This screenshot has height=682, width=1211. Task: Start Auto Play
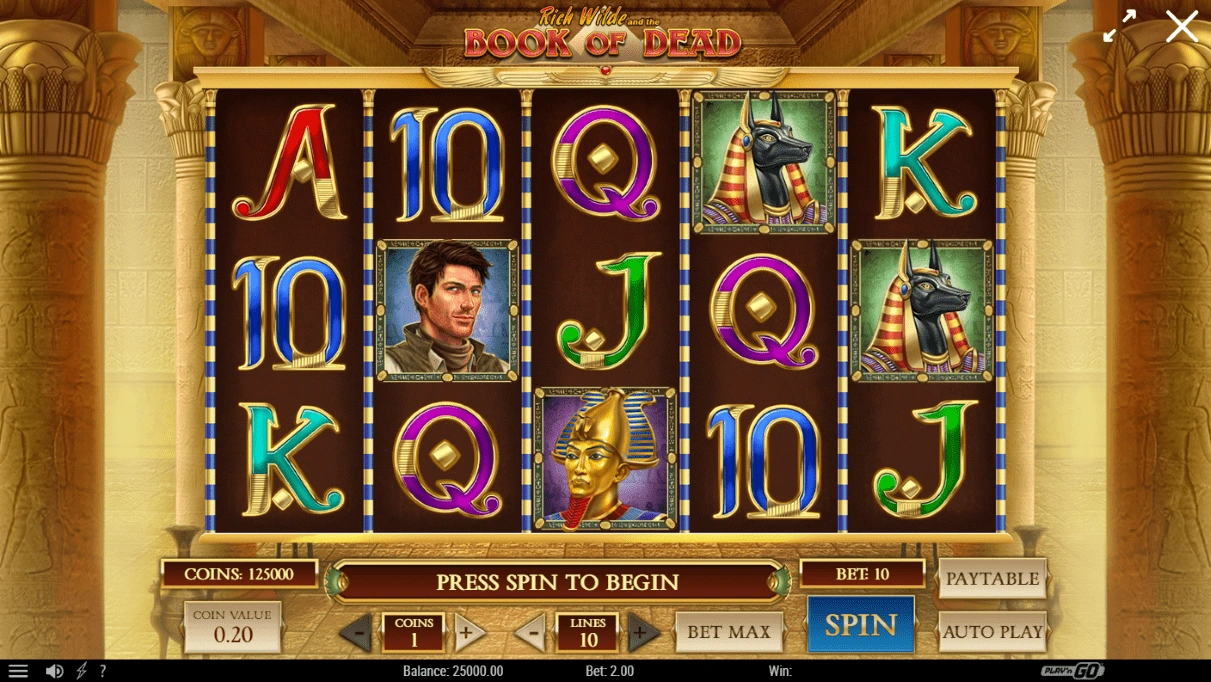[992, 632]
